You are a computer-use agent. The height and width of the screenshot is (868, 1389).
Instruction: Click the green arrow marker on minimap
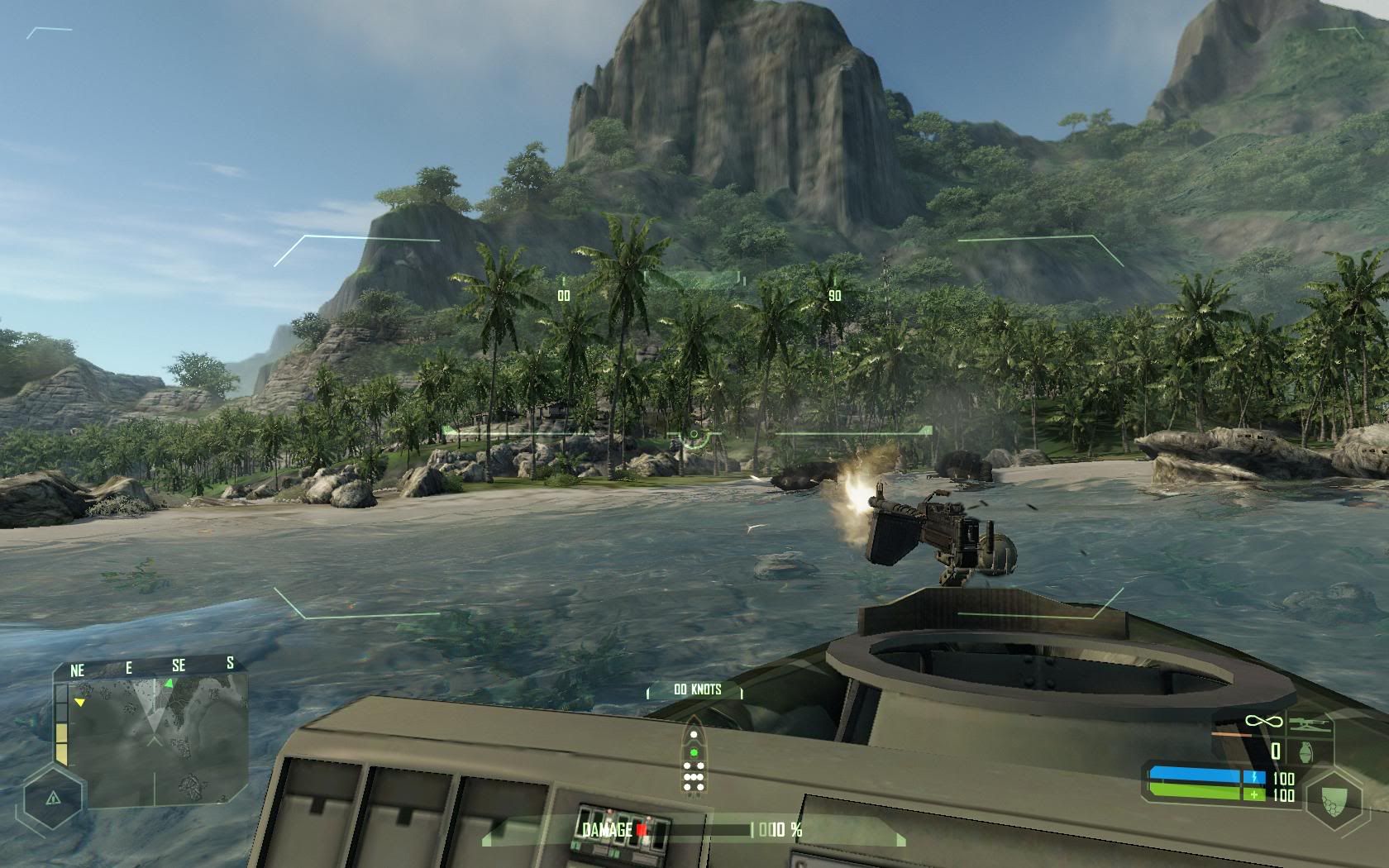click(x=169, y=683)
